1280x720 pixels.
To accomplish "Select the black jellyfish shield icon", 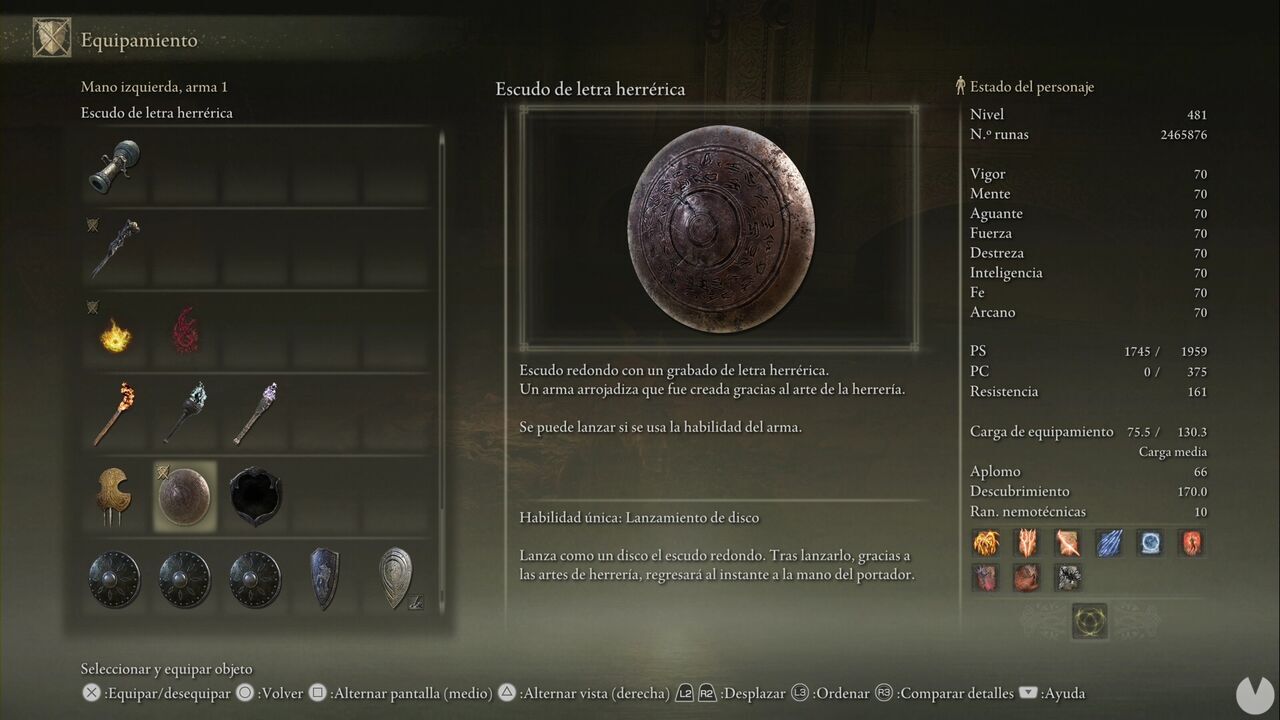I will [254, 494].
